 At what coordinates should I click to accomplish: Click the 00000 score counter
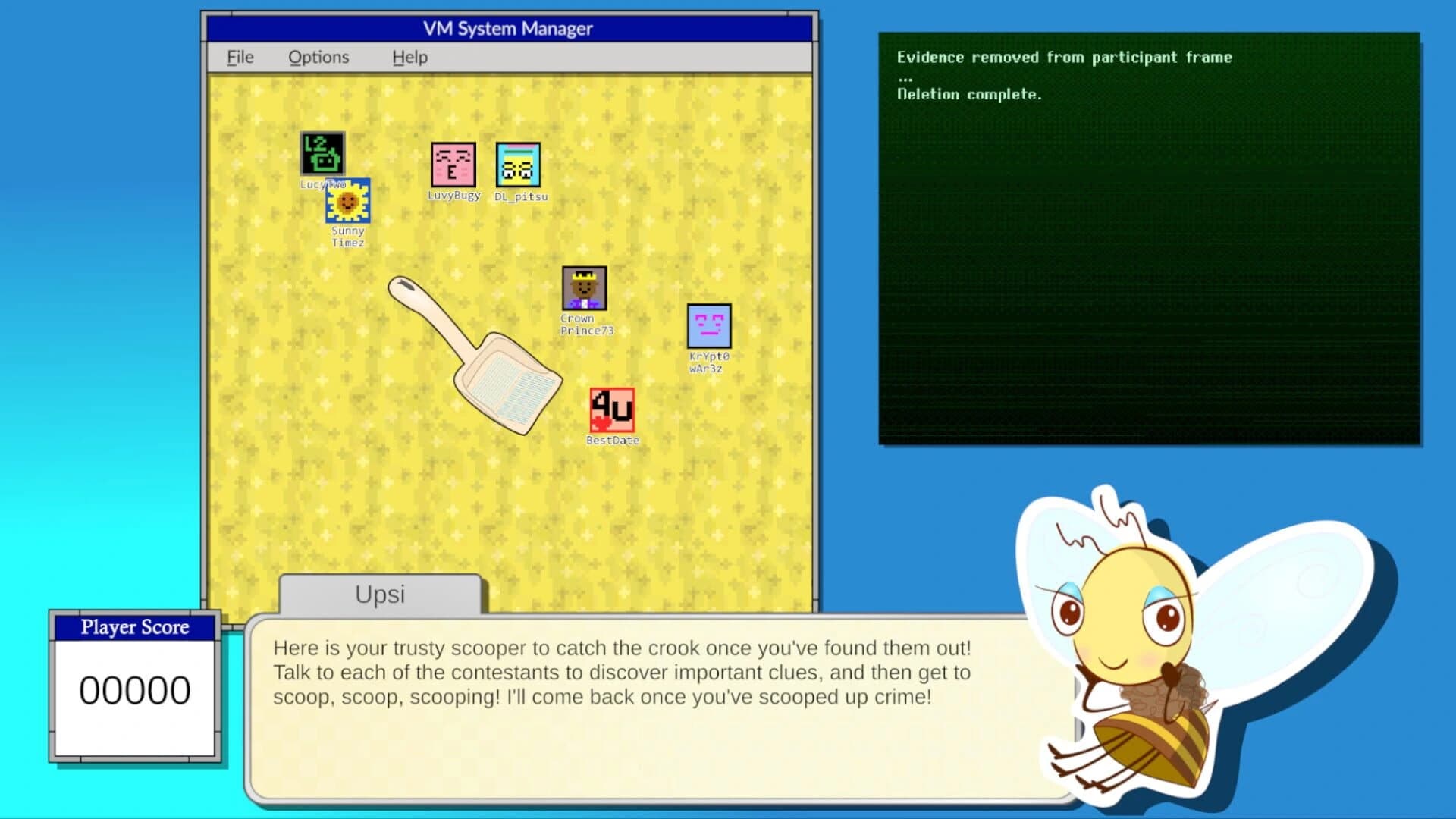[135, 689]
